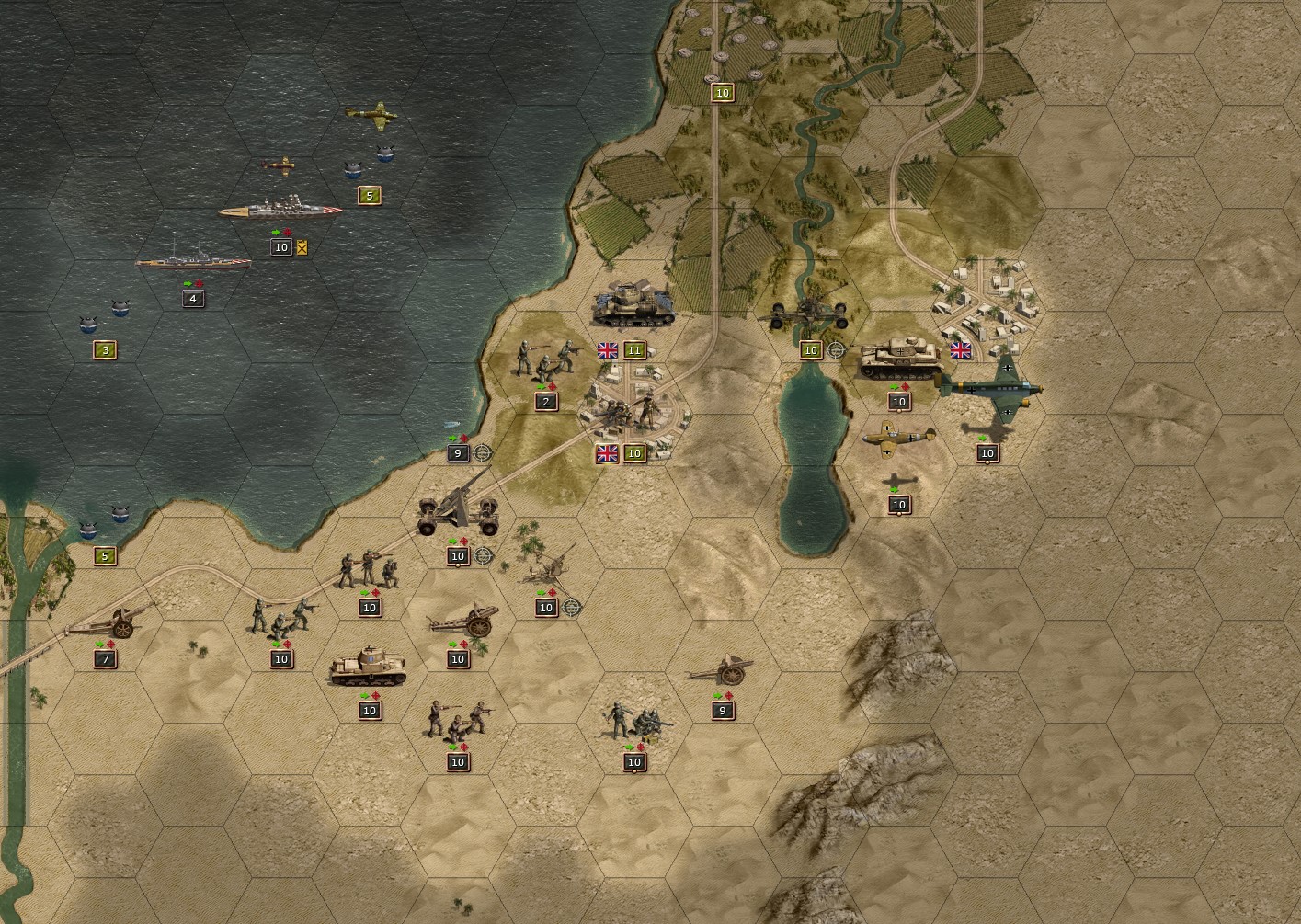Click the Union Jack flag on the eastern city hex
The image size is (1301, 924).
click(960, 350)
